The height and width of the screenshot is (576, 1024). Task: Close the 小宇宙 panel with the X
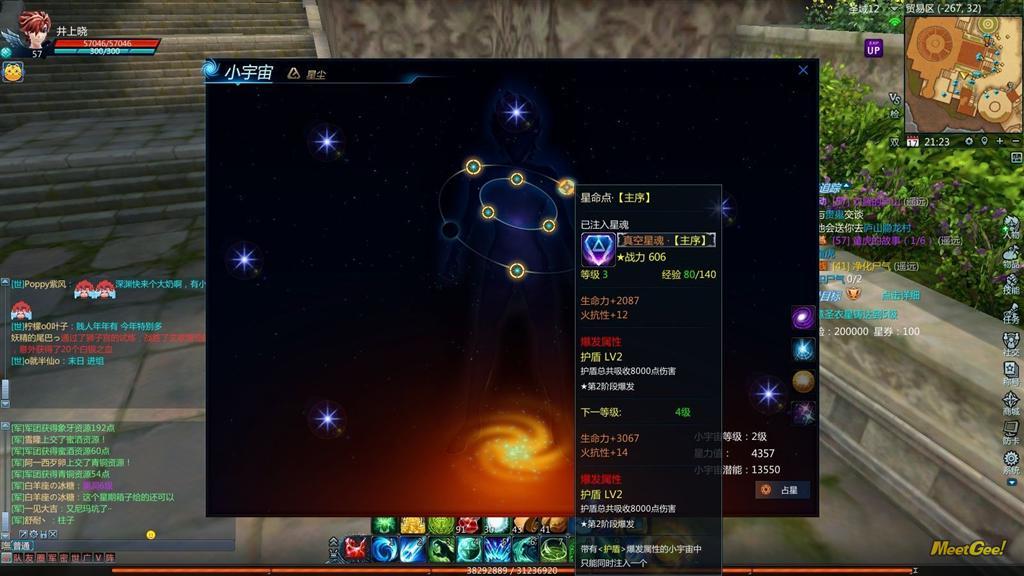point(803,71)
